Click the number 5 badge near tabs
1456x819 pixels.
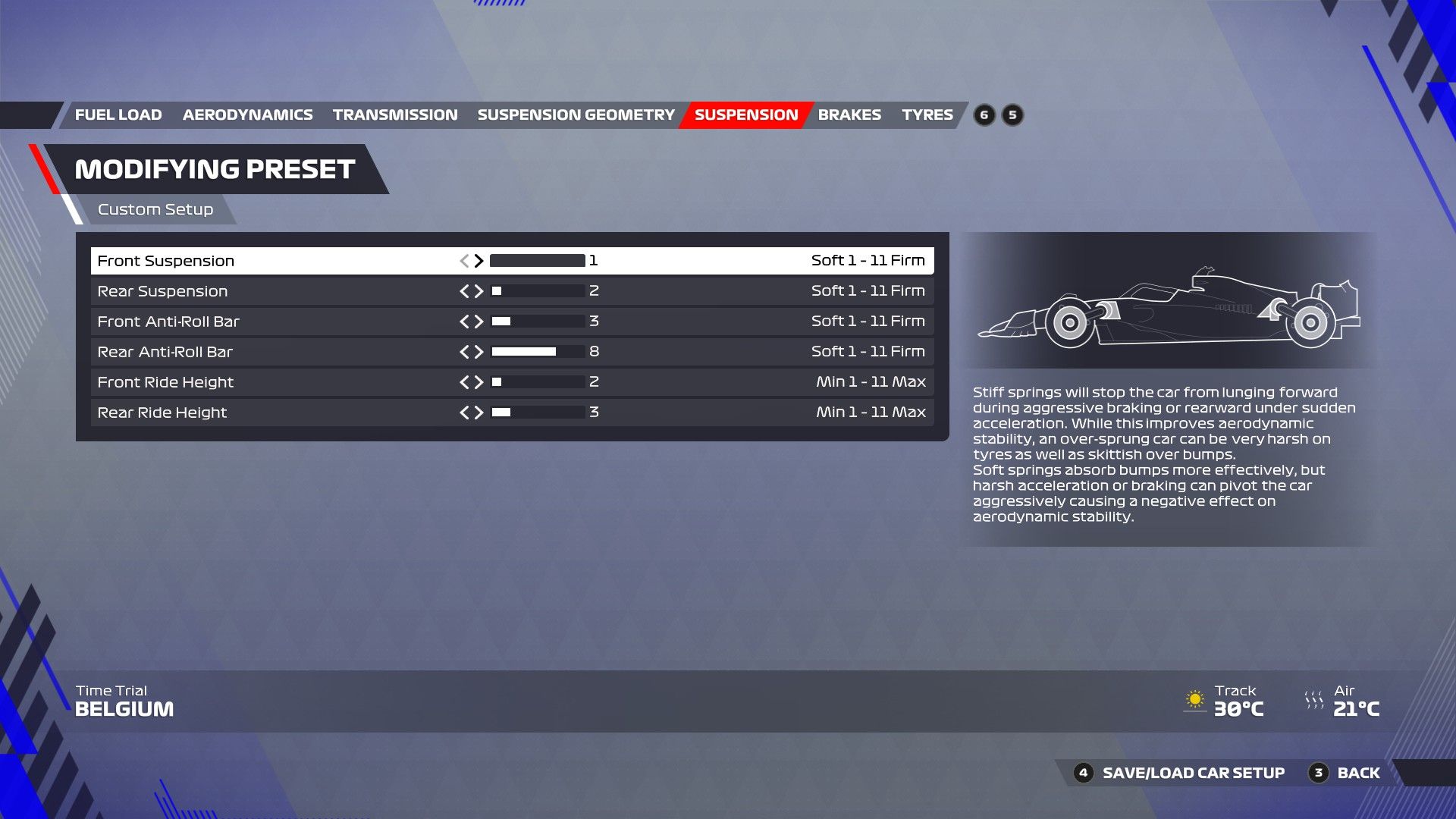coord(1012,115)
